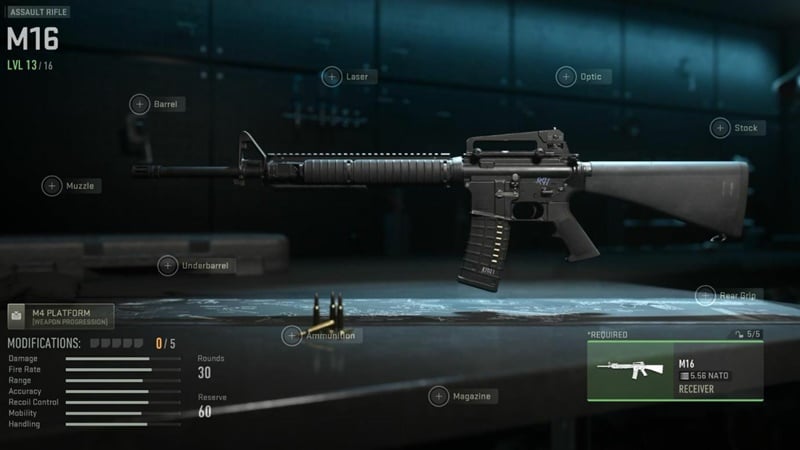Add a Laser attachment
The image size is (800, 450).
(x=331, y=77)
